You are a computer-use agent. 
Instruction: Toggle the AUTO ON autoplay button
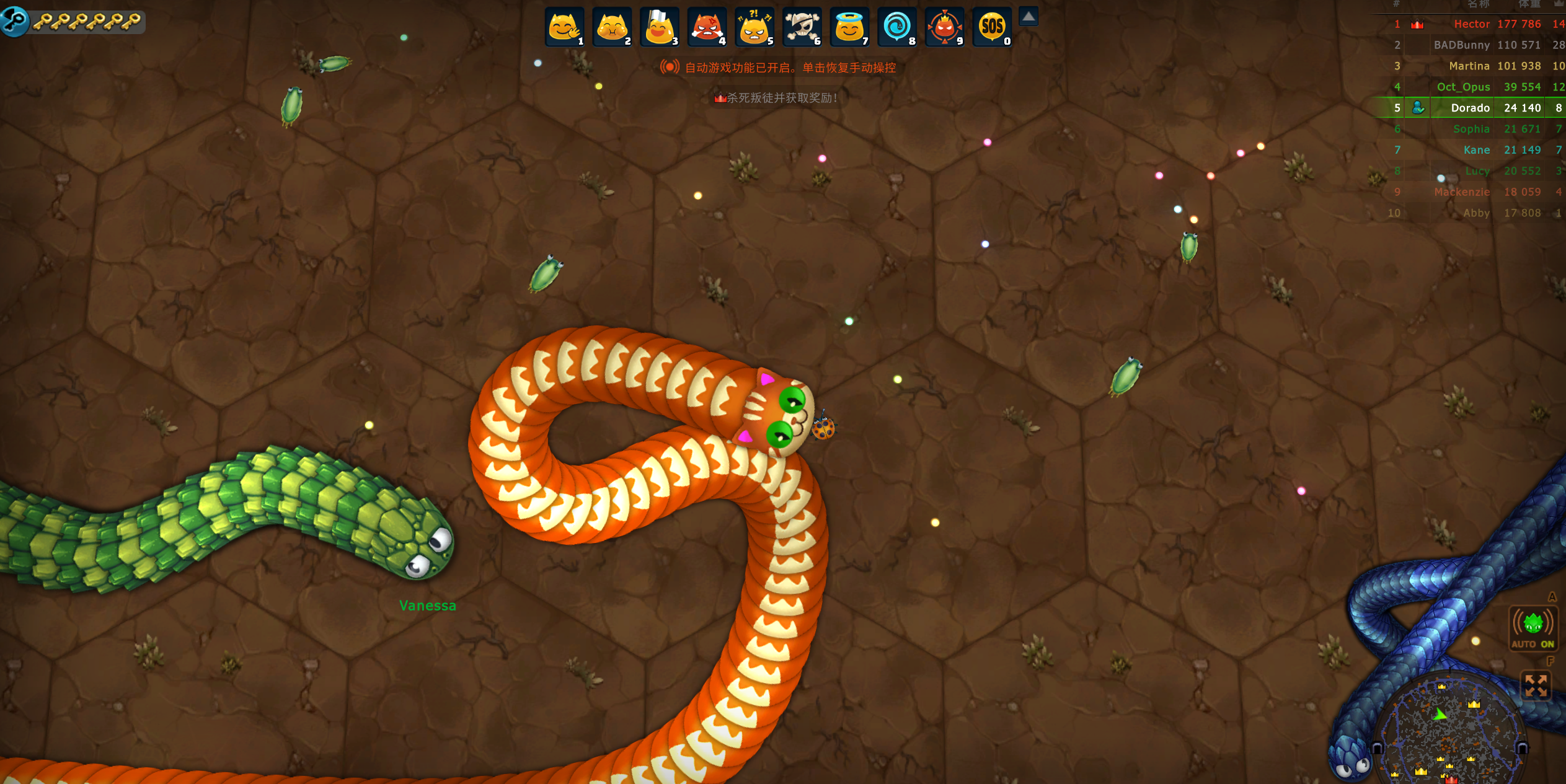(1533, 628)
